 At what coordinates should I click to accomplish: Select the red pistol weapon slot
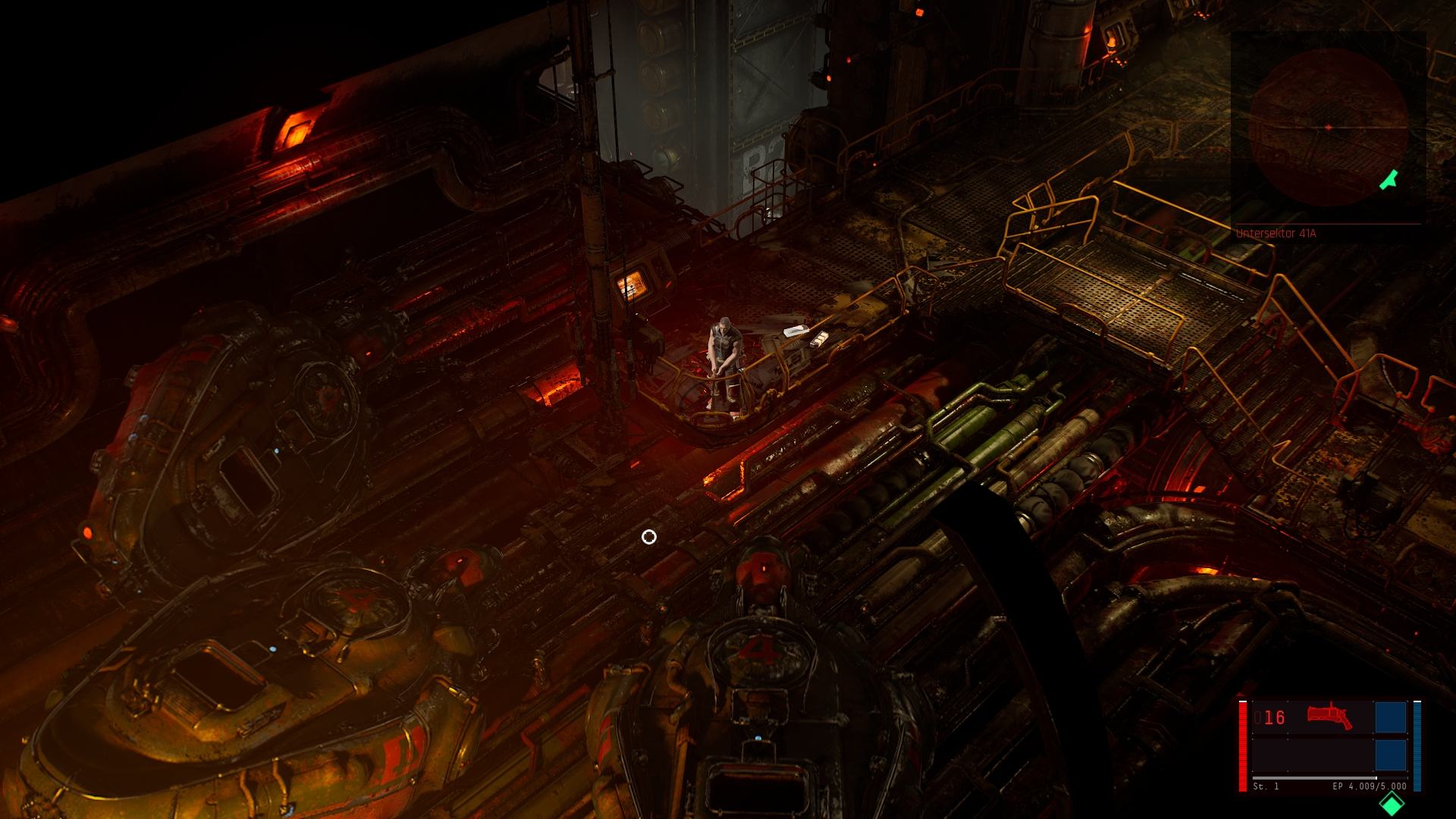pos(1329,717)
